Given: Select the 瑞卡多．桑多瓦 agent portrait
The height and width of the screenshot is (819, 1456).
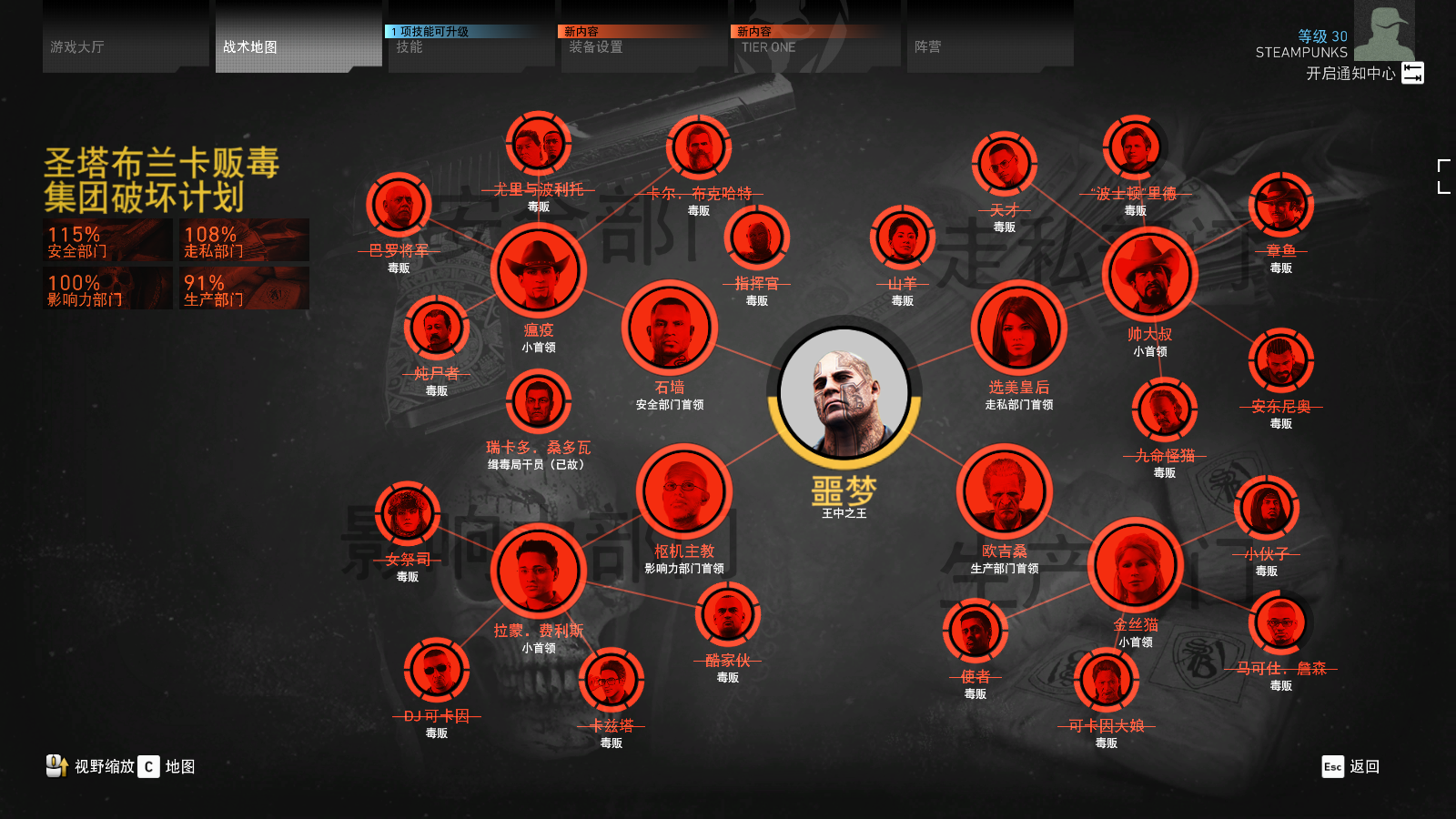Looking at the screenshot, I should [x=538, y=401].
